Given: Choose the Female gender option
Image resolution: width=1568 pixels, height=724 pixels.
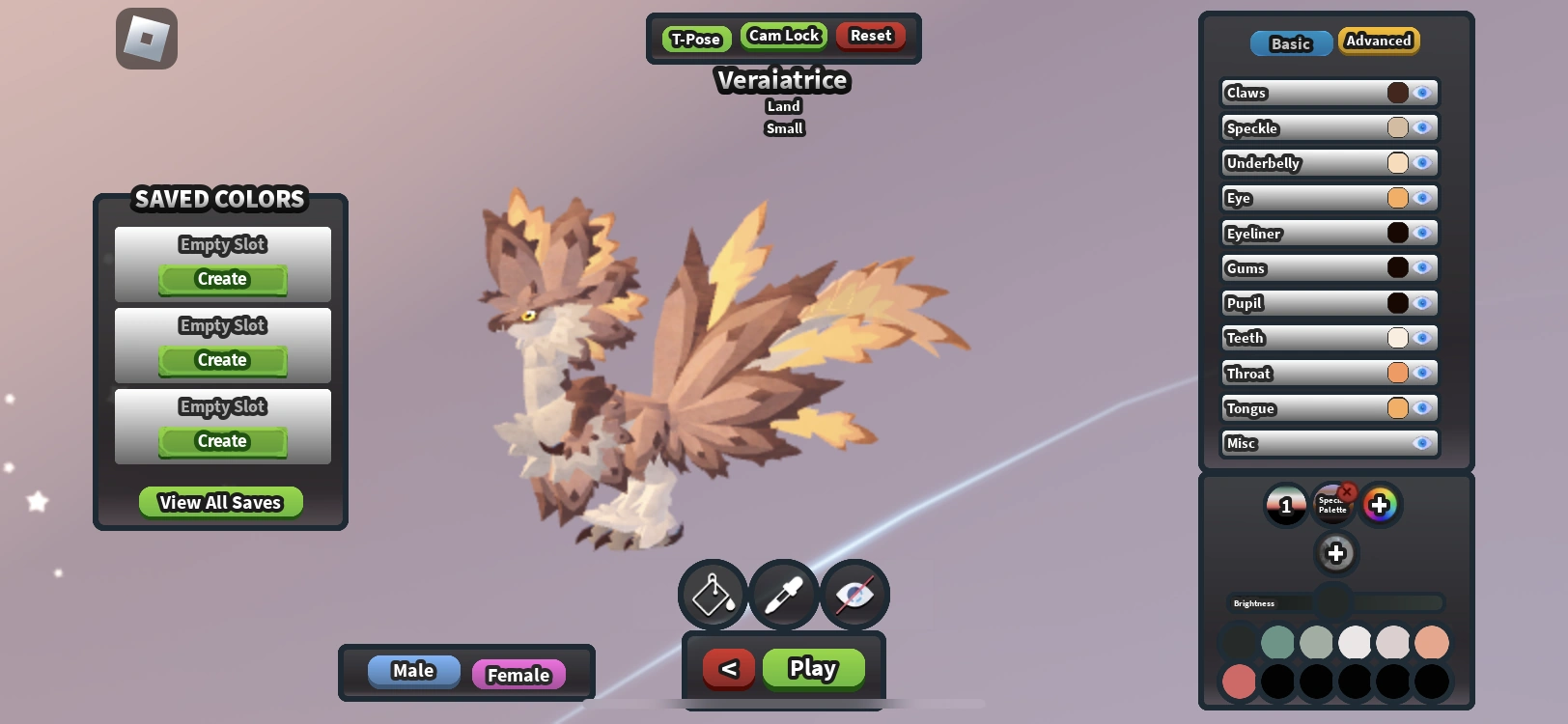Looking at the screenshot, I should coord(518,675).
